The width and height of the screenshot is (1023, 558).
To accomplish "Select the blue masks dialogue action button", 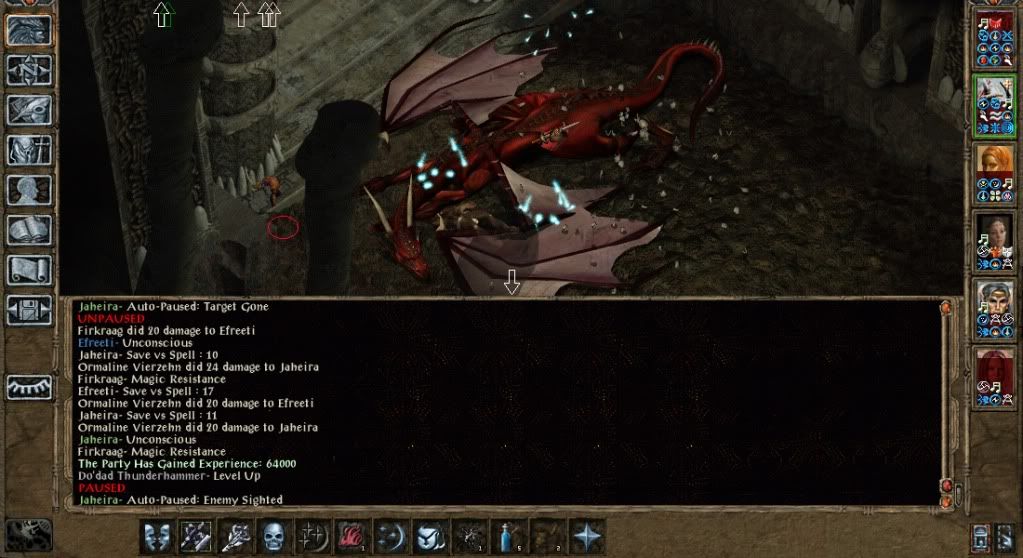I will pyautogui.click(x=157, y=536).
